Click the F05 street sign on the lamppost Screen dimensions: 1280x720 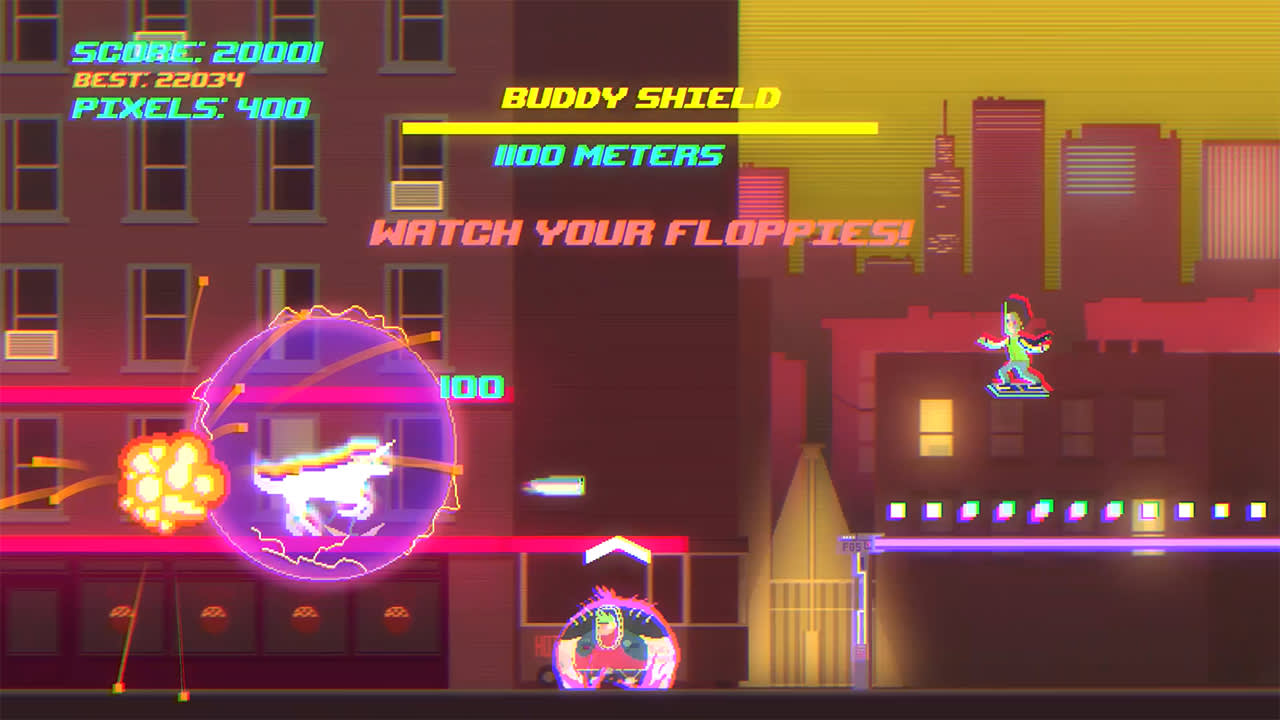849,545
